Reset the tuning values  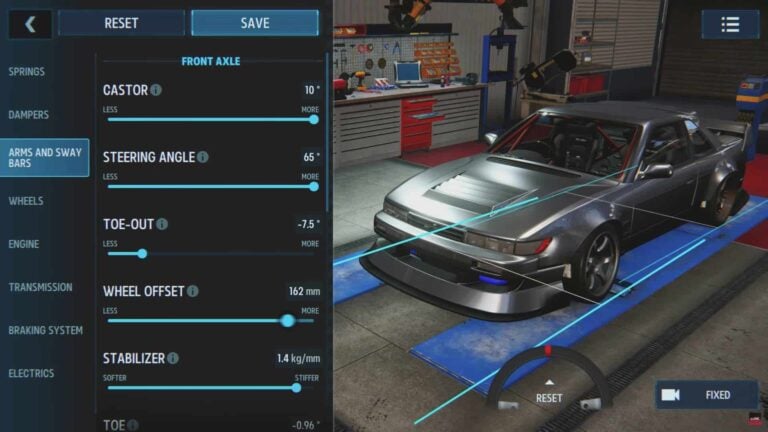tap(121, 23)
